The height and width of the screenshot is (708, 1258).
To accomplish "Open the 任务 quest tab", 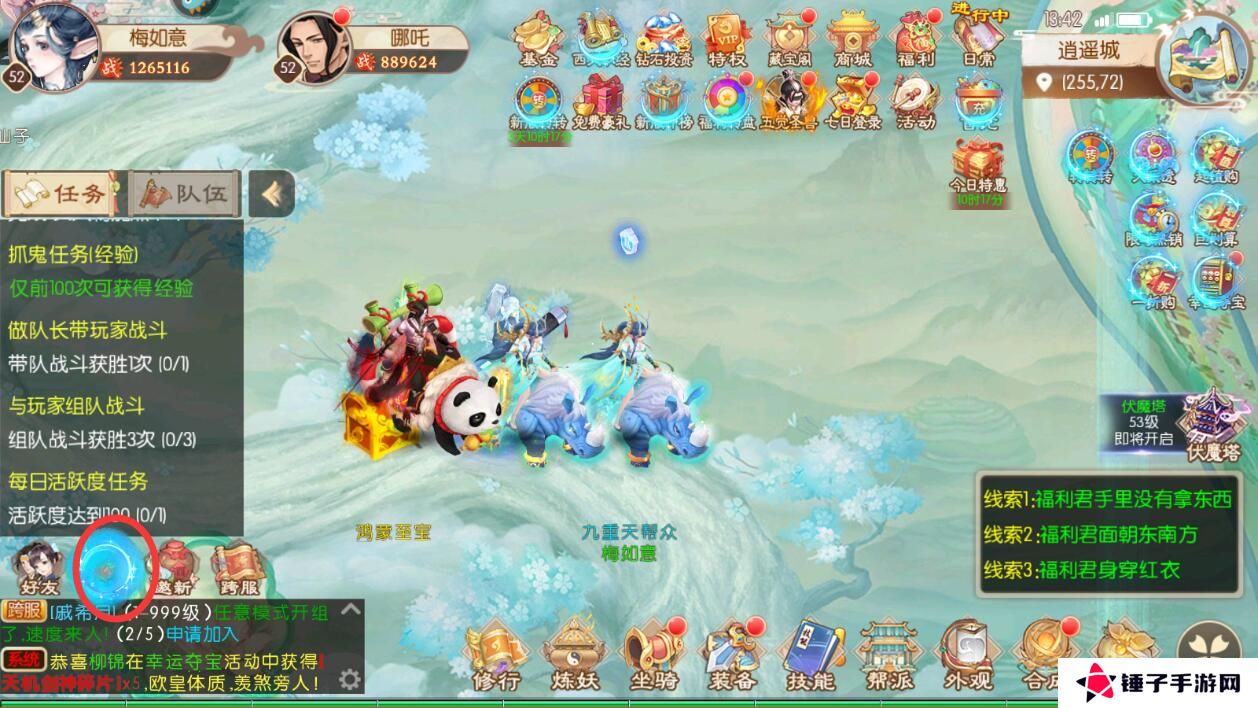I will (x=62, y=193).
